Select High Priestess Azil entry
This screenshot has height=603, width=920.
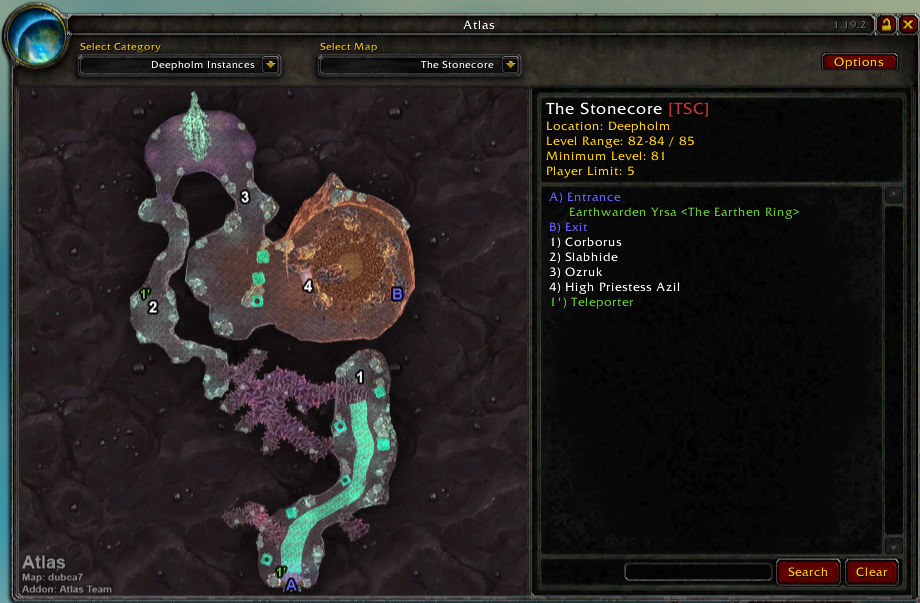click(x=615, y=287)
